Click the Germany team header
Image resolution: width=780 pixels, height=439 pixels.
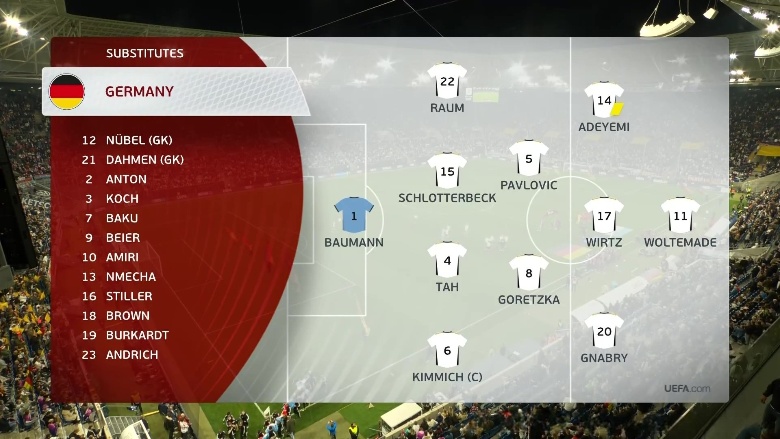click(x=139, y=92)
